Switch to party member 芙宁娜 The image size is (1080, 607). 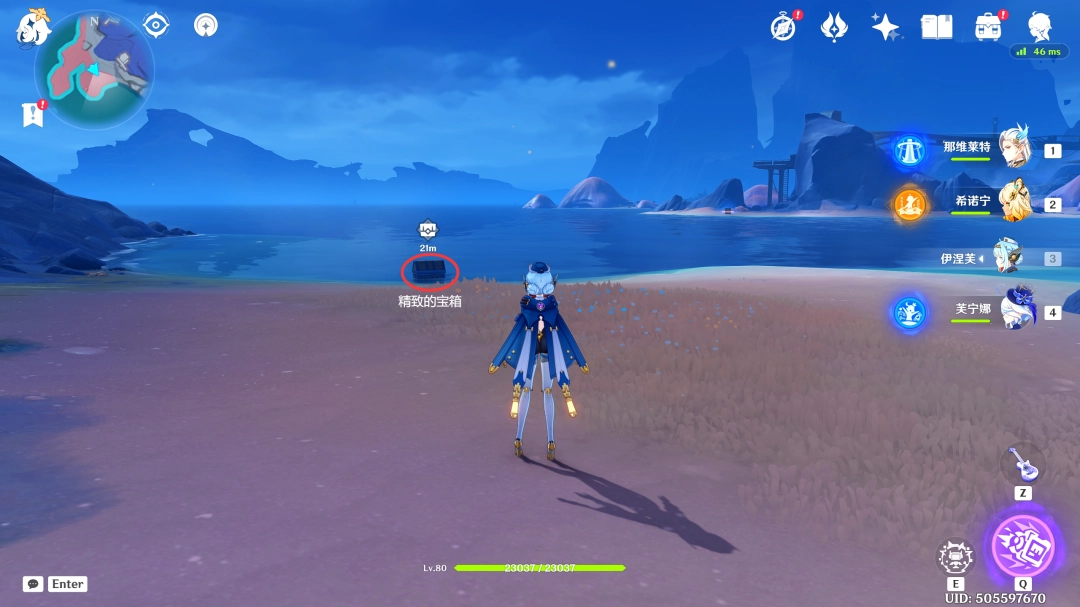1014,311
